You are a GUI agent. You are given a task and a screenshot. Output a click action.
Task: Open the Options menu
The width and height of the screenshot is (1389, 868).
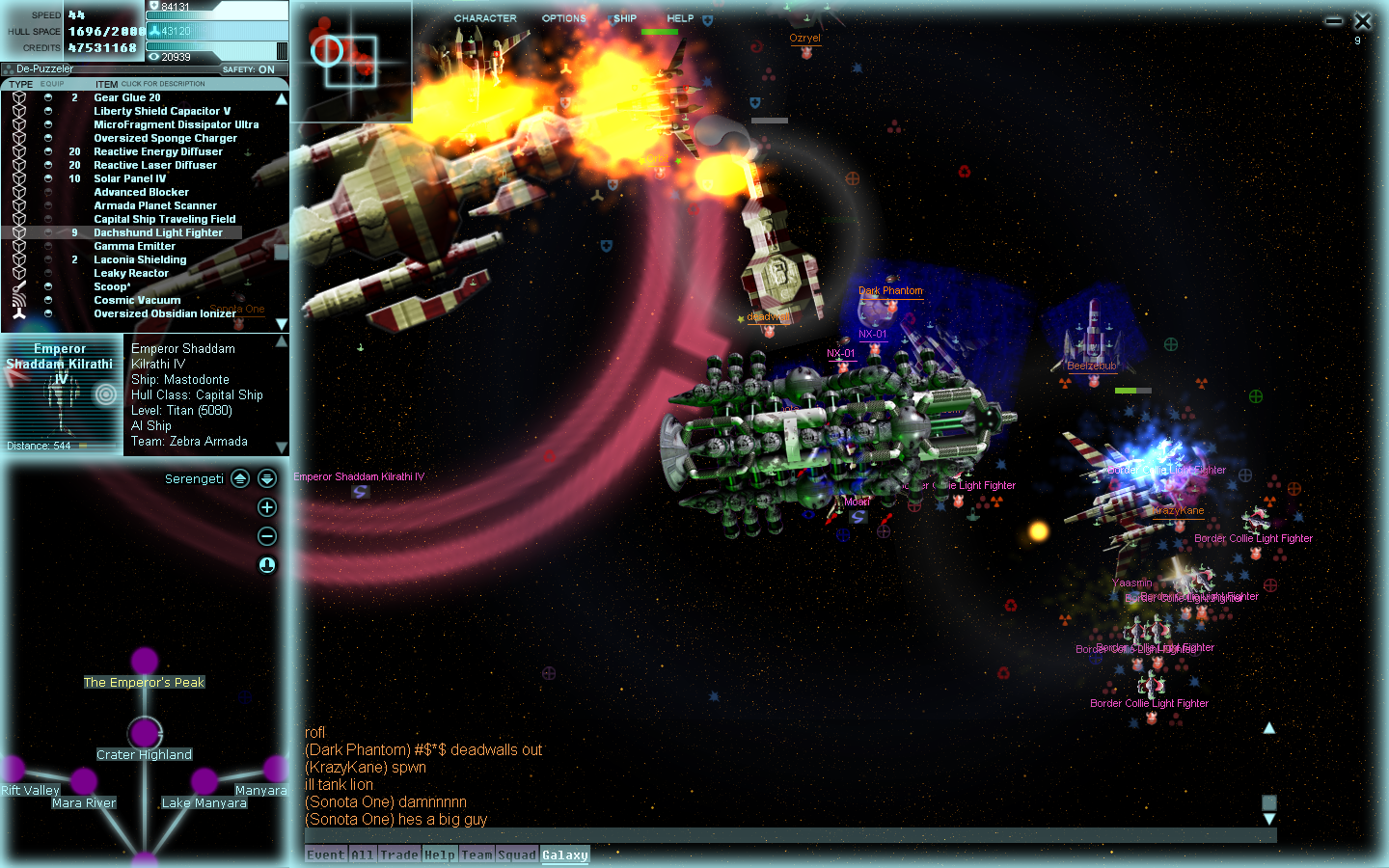click(x=563, y=18)
